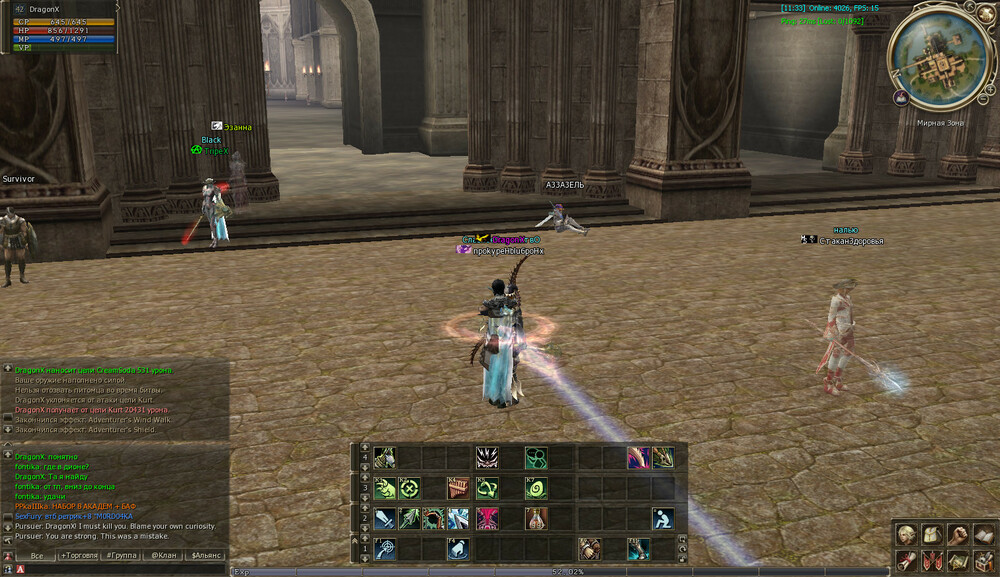The height and width of the screenshot is (577, 1000).
Task: Click the circular minimap
Action: pos(937,60)
